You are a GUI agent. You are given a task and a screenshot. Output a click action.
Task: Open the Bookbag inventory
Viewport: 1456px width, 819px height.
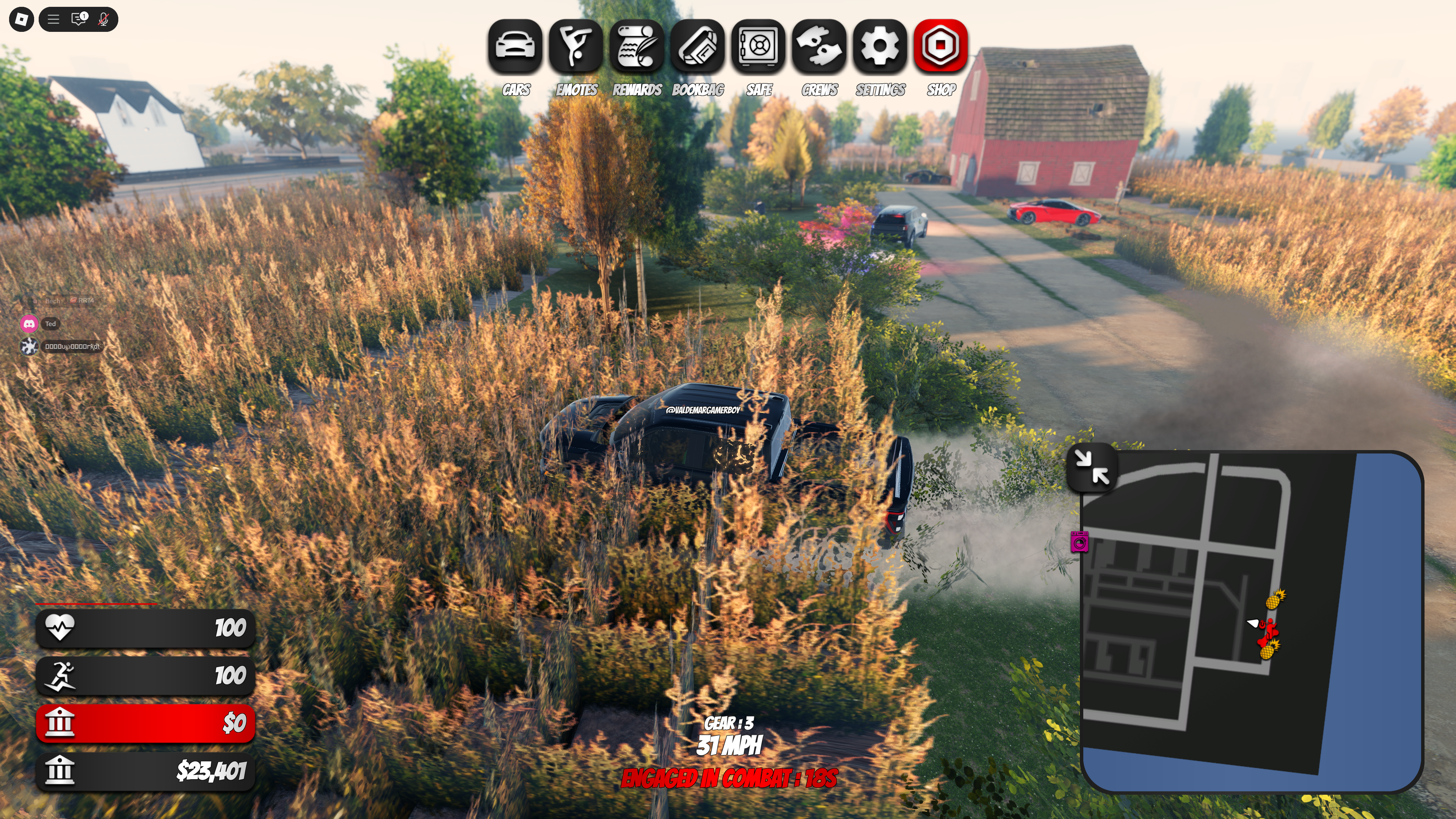698,46
